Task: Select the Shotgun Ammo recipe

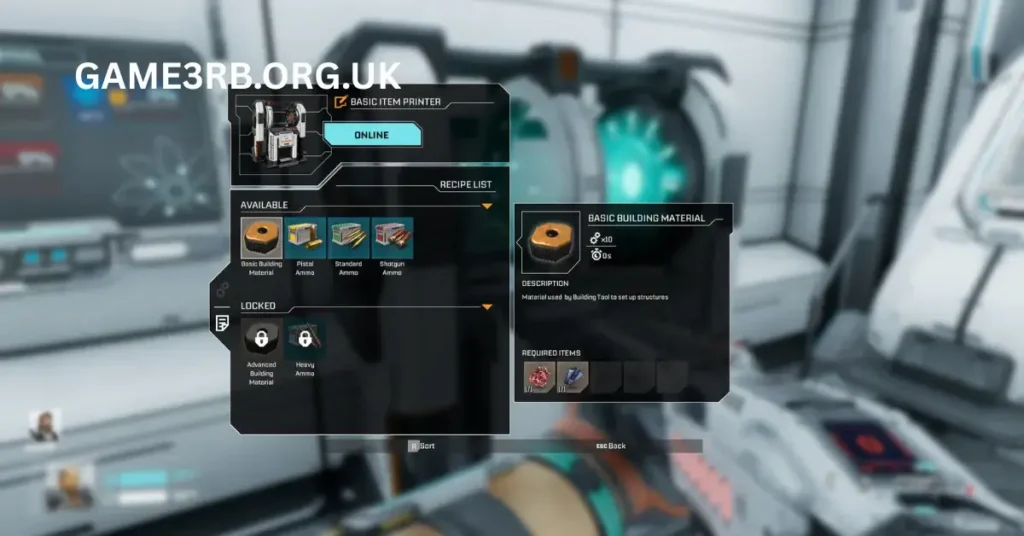Action: pos(391,239)
